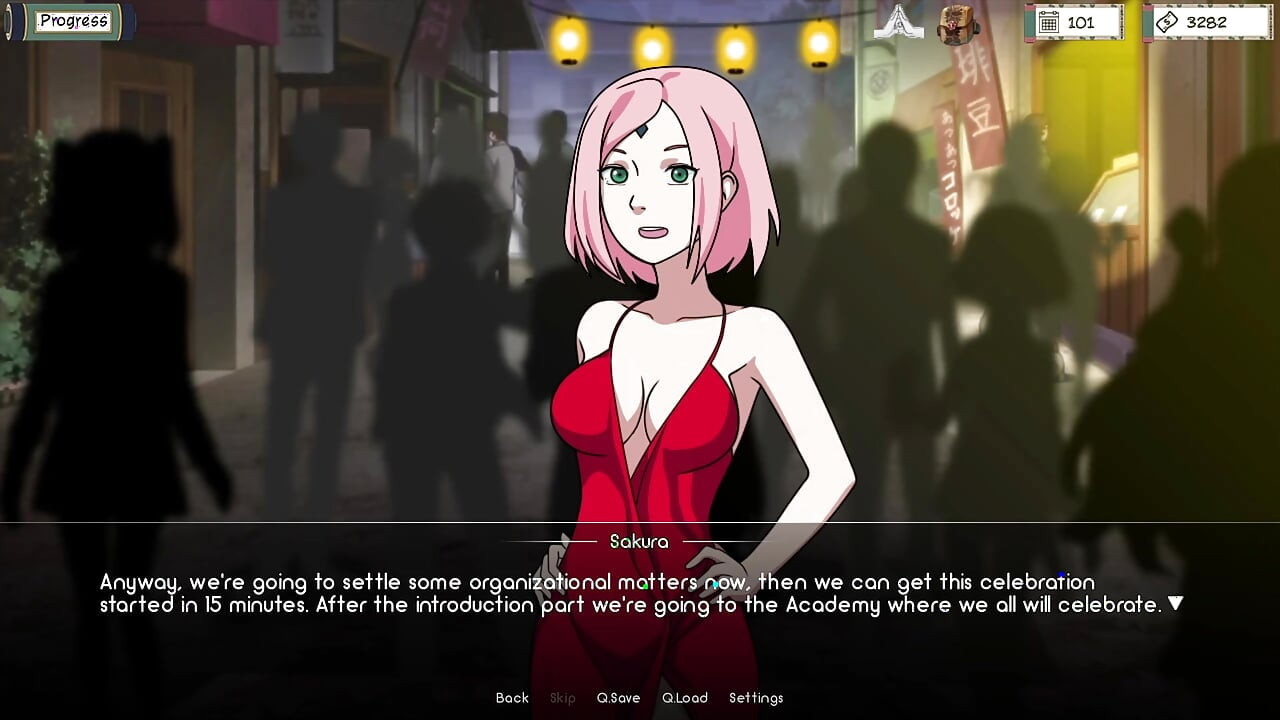Click the white prayer-hands icon
The height and width of the screenshot is (720, 1280).
897,22
